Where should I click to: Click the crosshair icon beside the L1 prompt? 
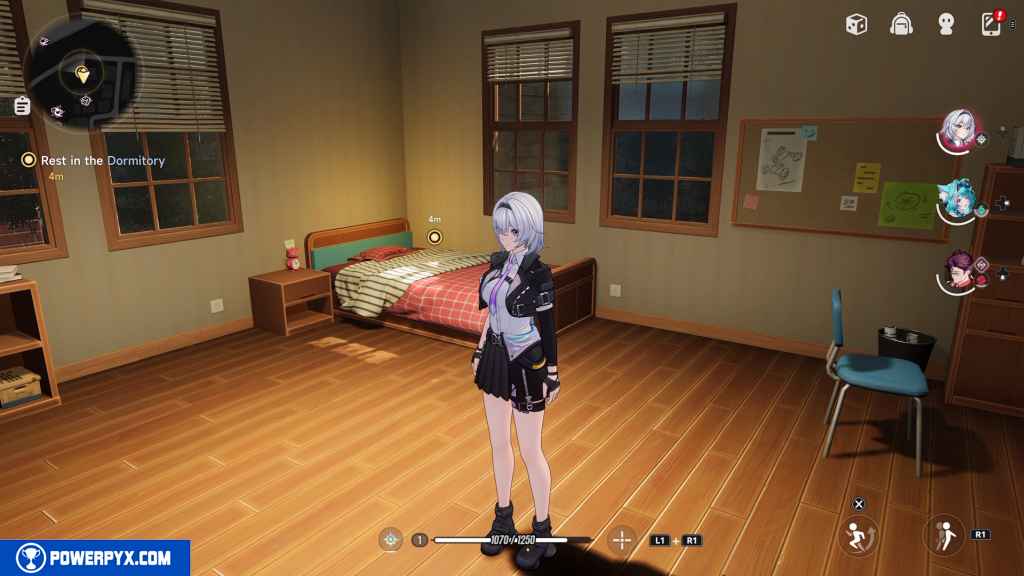coord(622,540)
